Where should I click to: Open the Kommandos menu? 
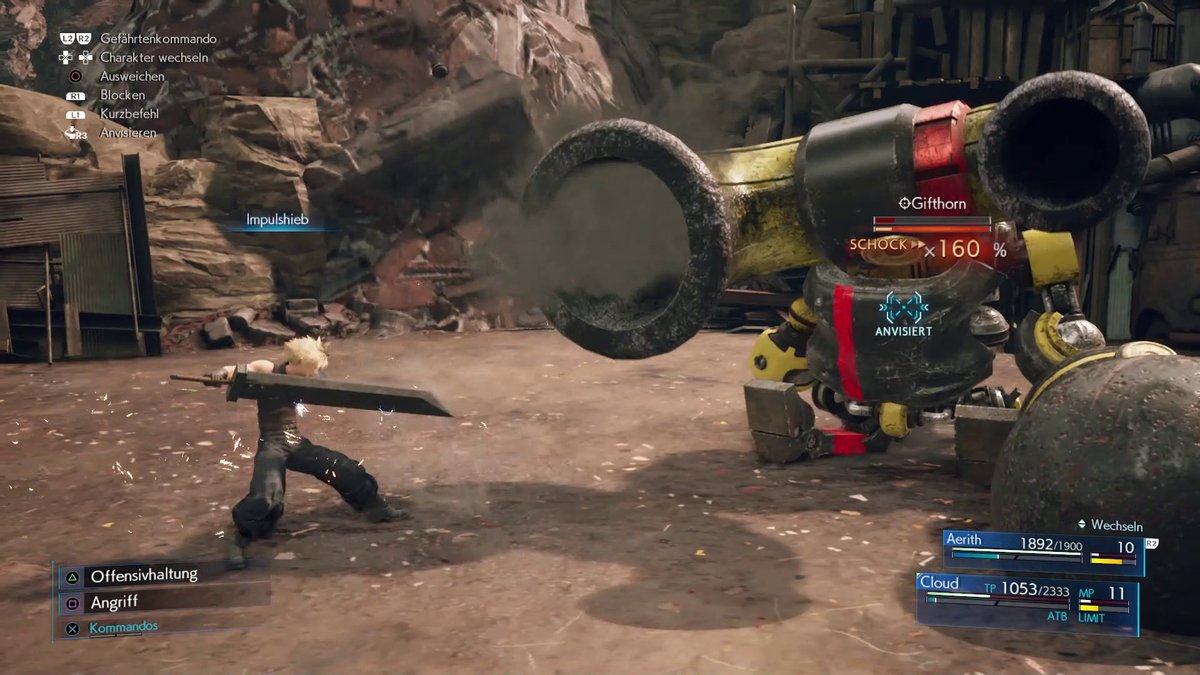[123, 627]
